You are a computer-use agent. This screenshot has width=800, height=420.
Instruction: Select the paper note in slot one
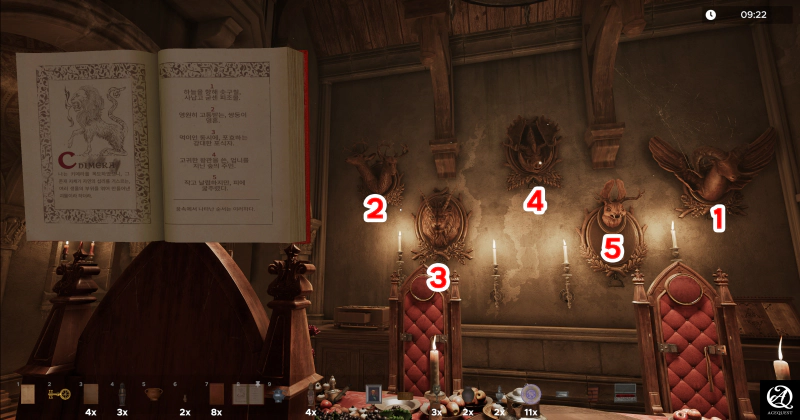click(28, 394)
